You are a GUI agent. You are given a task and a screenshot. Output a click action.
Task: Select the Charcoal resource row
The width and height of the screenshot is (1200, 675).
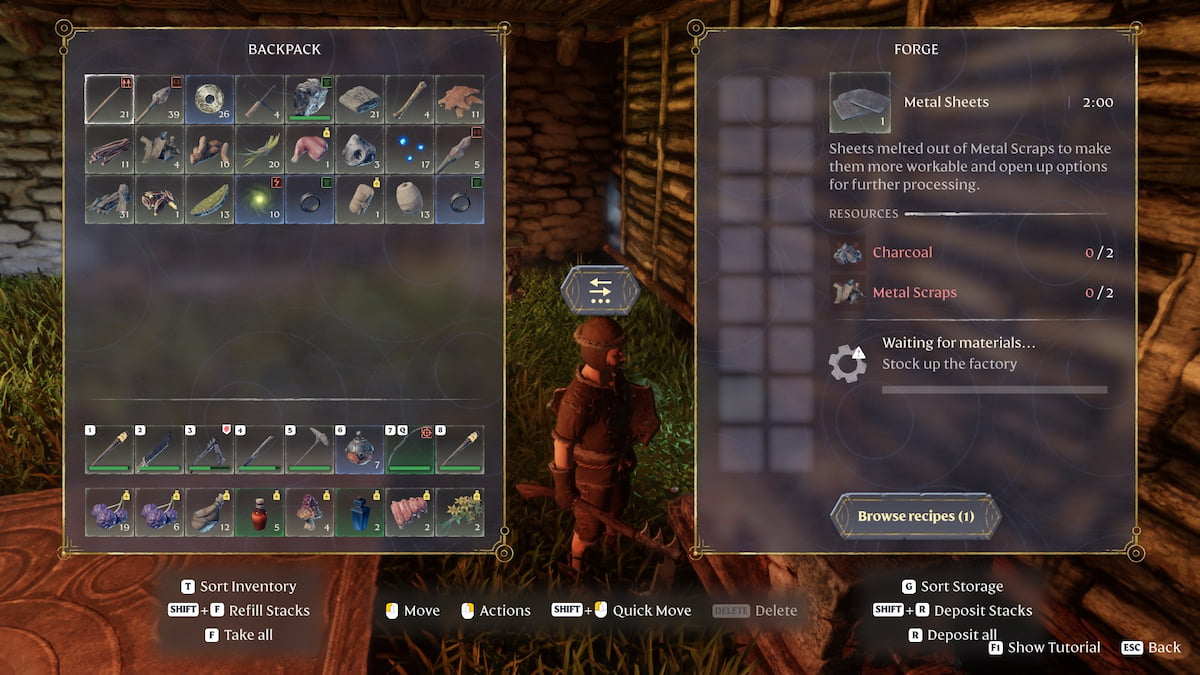pyautogui.click(x=970, y=252)
